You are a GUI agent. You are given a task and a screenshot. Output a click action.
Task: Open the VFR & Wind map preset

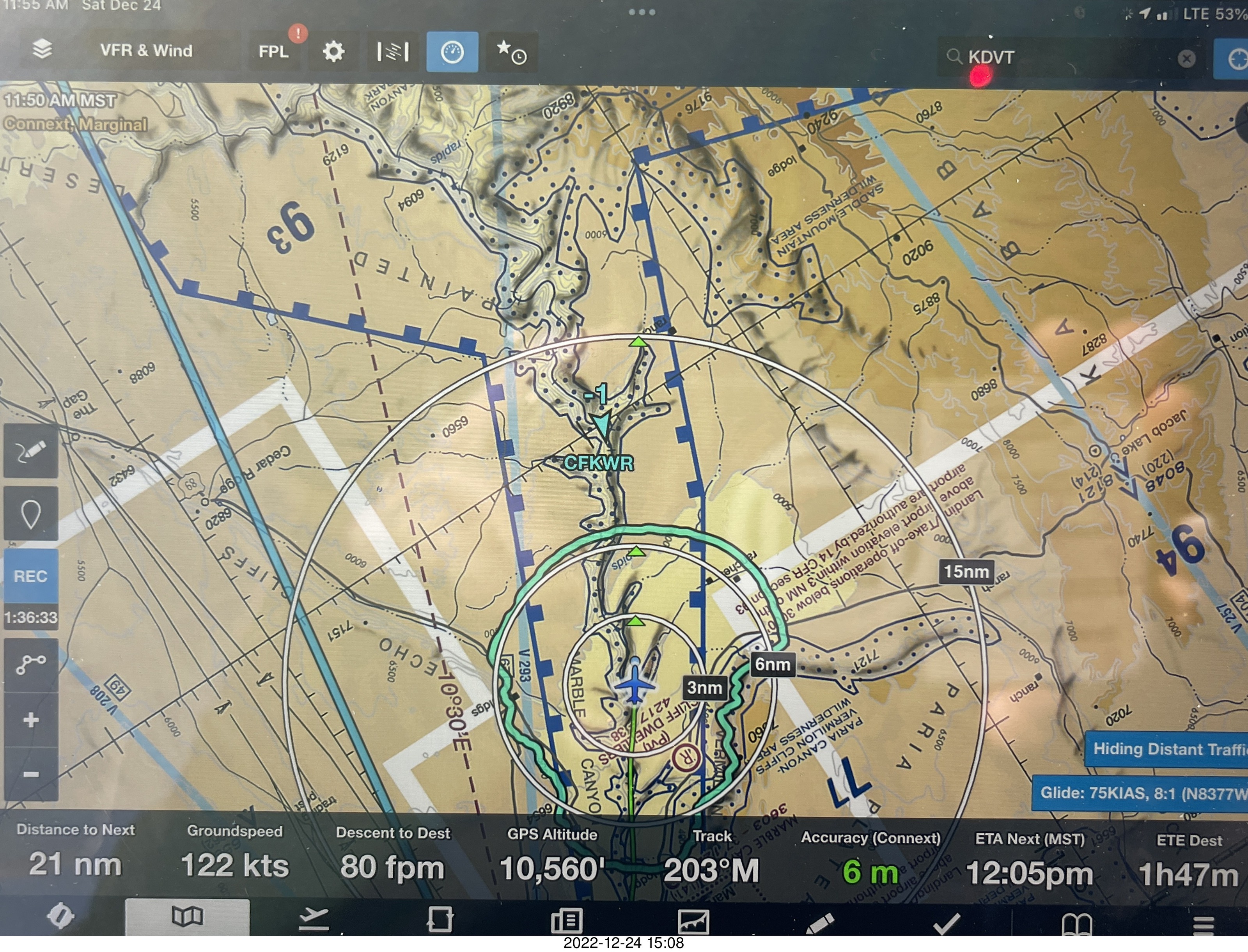pyautogui.click(x=146, y=51)
